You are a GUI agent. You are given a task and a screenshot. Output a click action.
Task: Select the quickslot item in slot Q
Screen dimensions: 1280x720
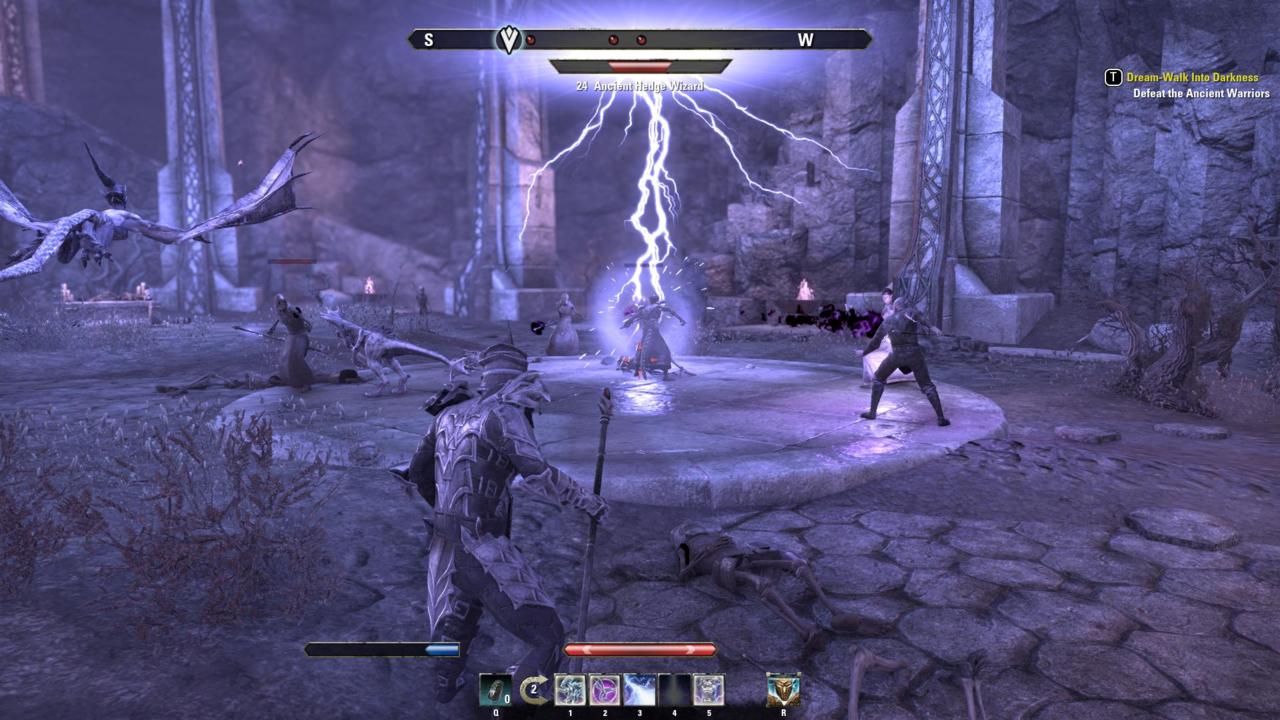(495, 689)
